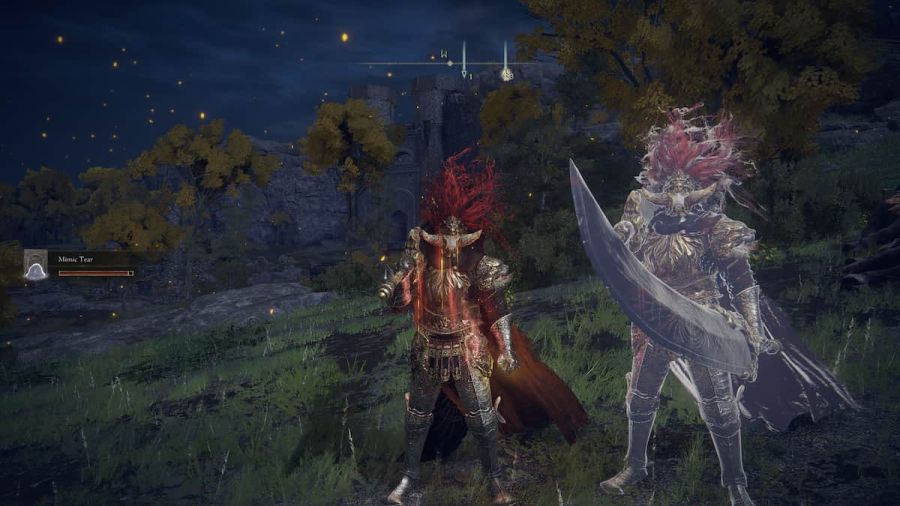Screen dimensions: 900x506
Task: Select the glowing marker on the compass bar
Action: tap(506, 73)
